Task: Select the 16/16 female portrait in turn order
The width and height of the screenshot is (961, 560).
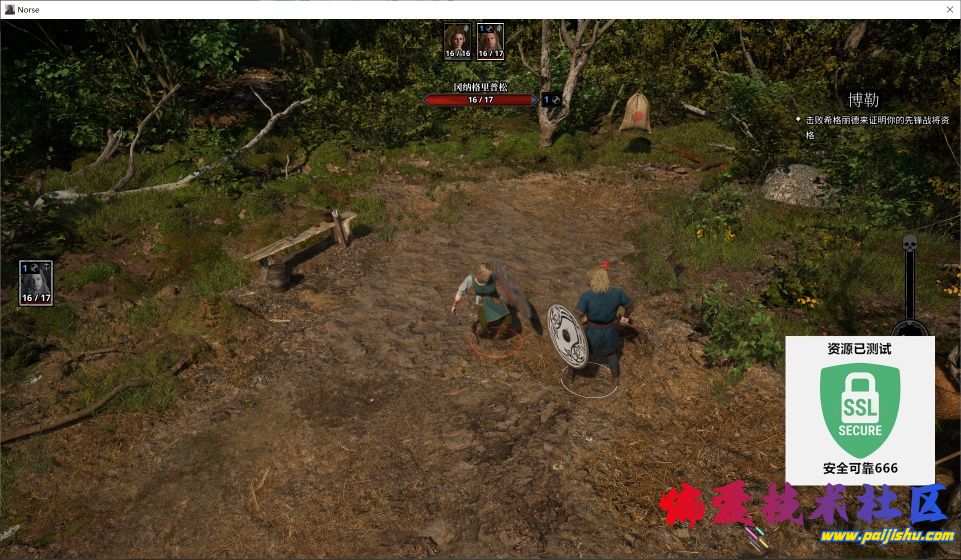Action: 457,40
